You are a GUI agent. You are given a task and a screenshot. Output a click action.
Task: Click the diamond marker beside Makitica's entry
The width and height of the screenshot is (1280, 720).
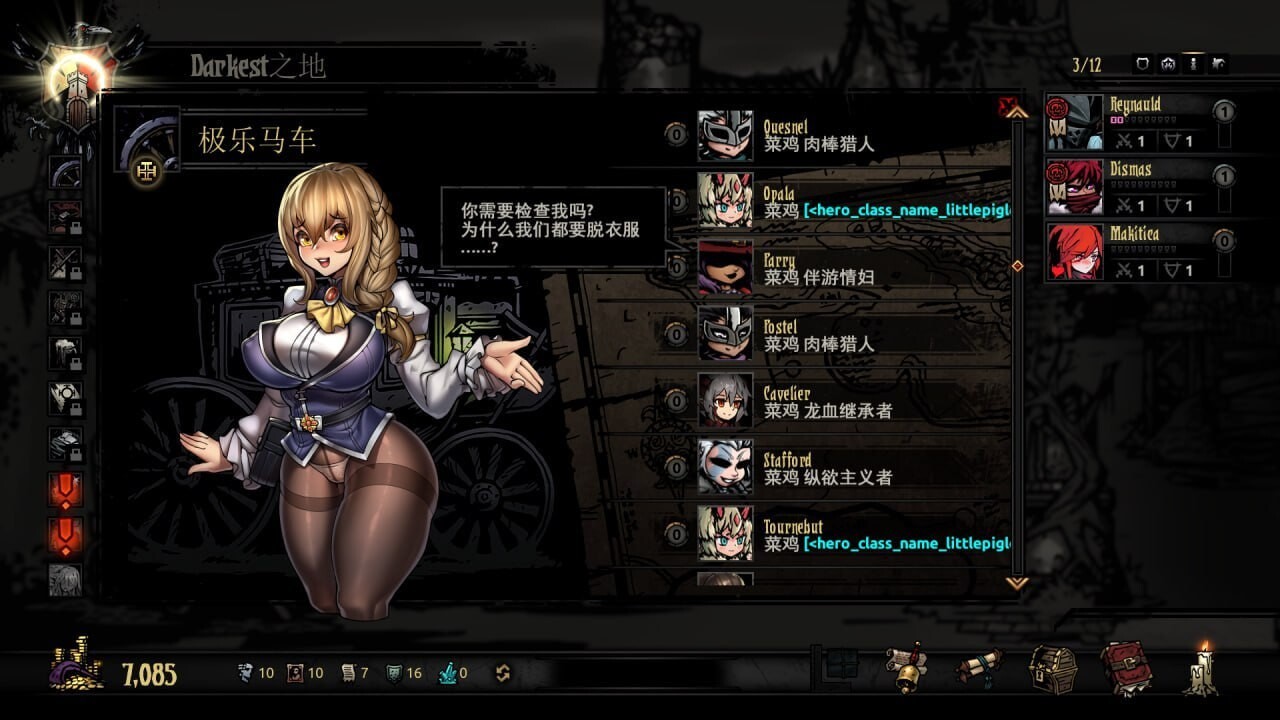click(x=1017, y=263)
